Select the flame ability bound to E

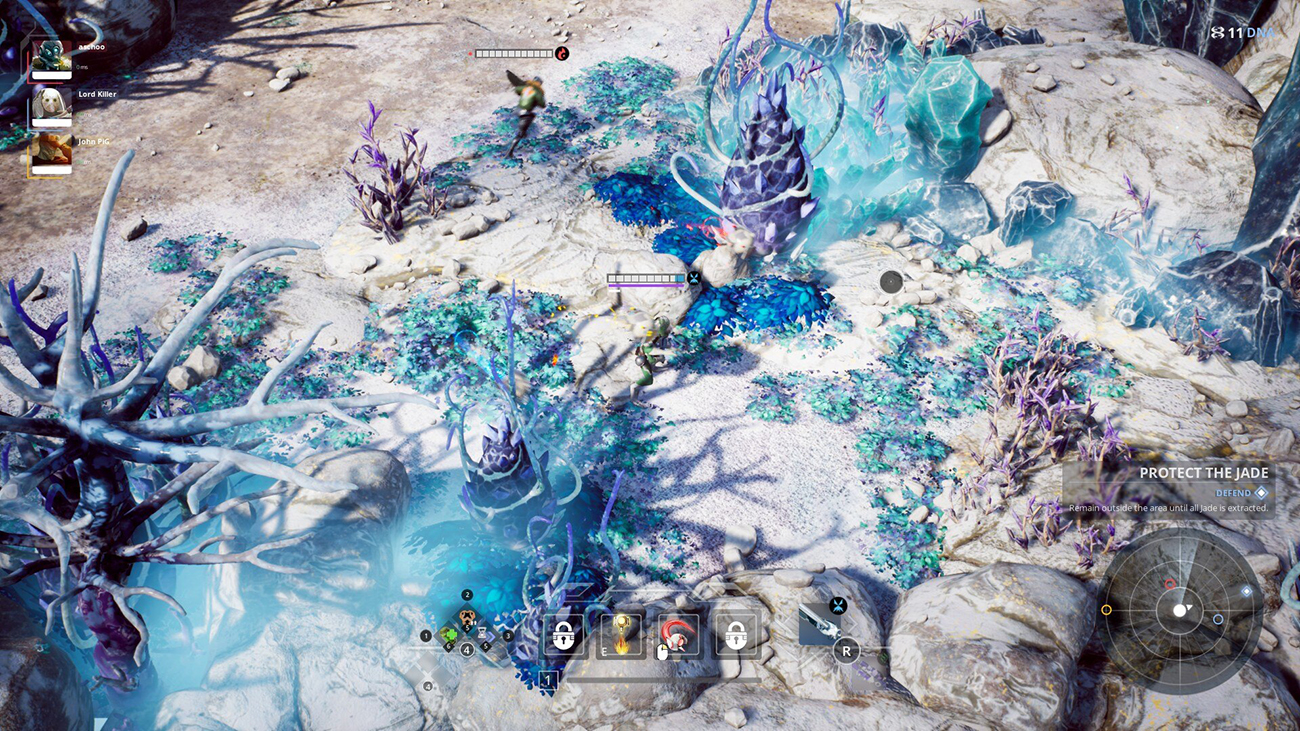[620, 634]
